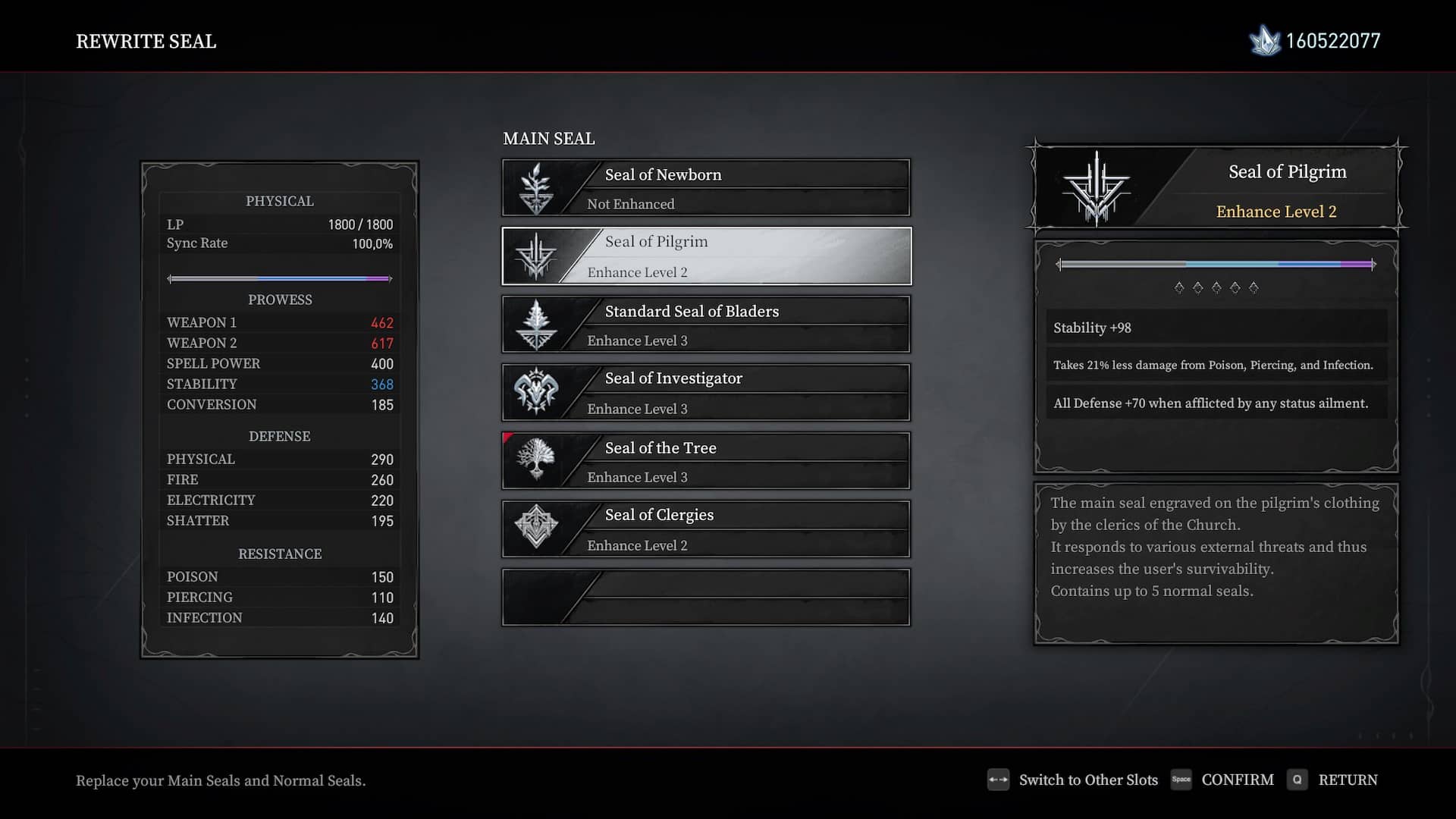Pick the Standard Seal of Bladers
Viewport: 1456px width, 819px height.
(x=706, y=325)
